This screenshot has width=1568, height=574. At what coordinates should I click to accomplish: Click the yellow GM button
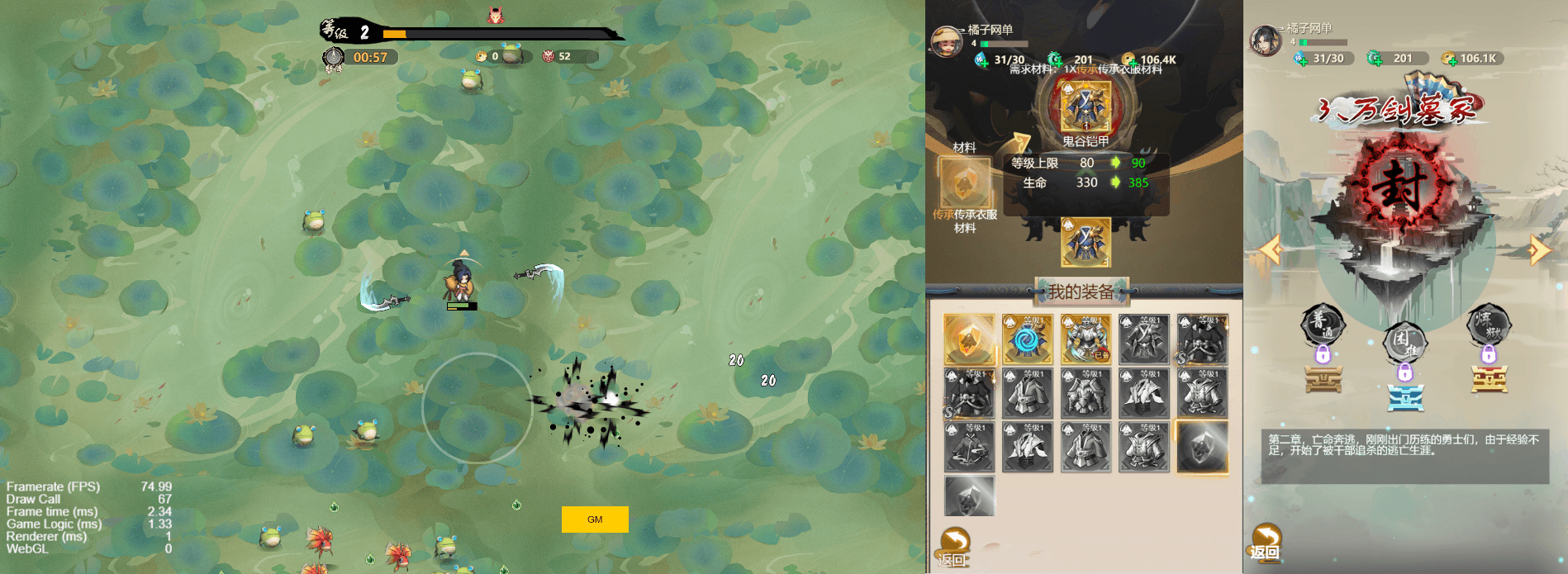point(595,519)
